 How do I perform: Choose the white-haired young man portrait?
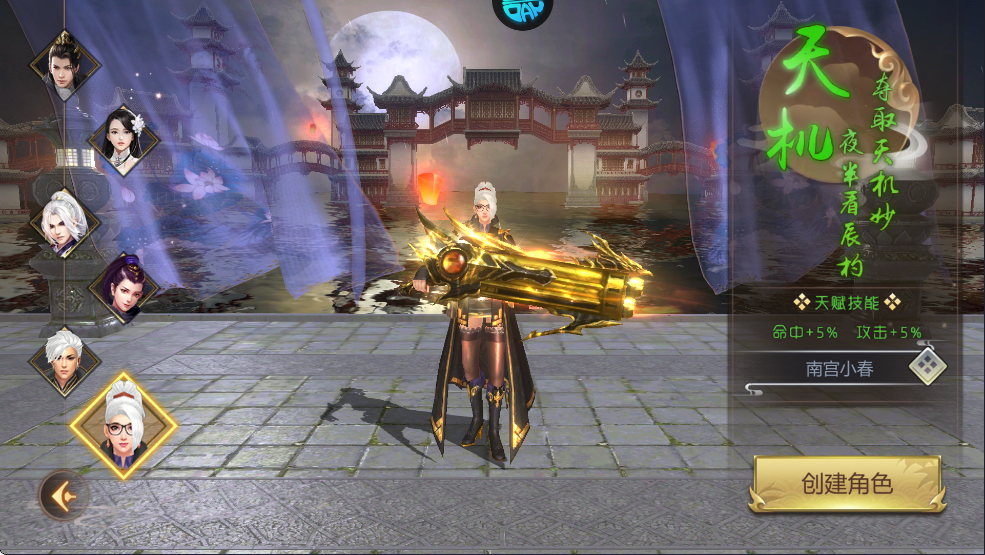coord(65,361)
